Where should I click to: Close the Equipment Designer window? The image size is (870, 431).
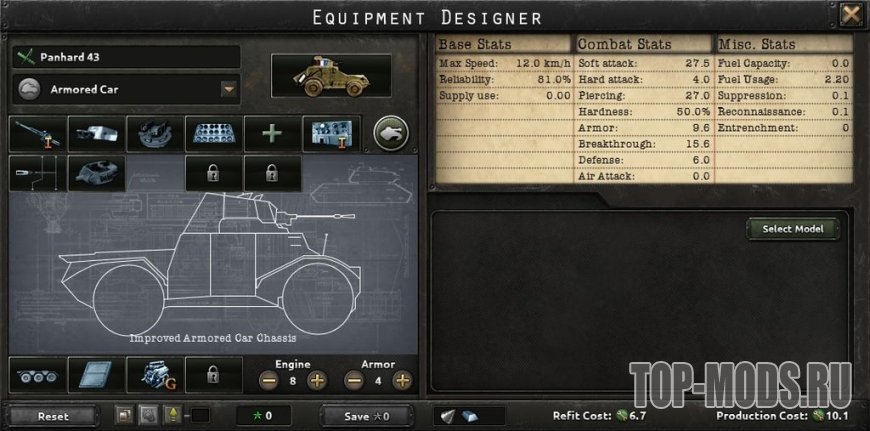coord(851,15)
